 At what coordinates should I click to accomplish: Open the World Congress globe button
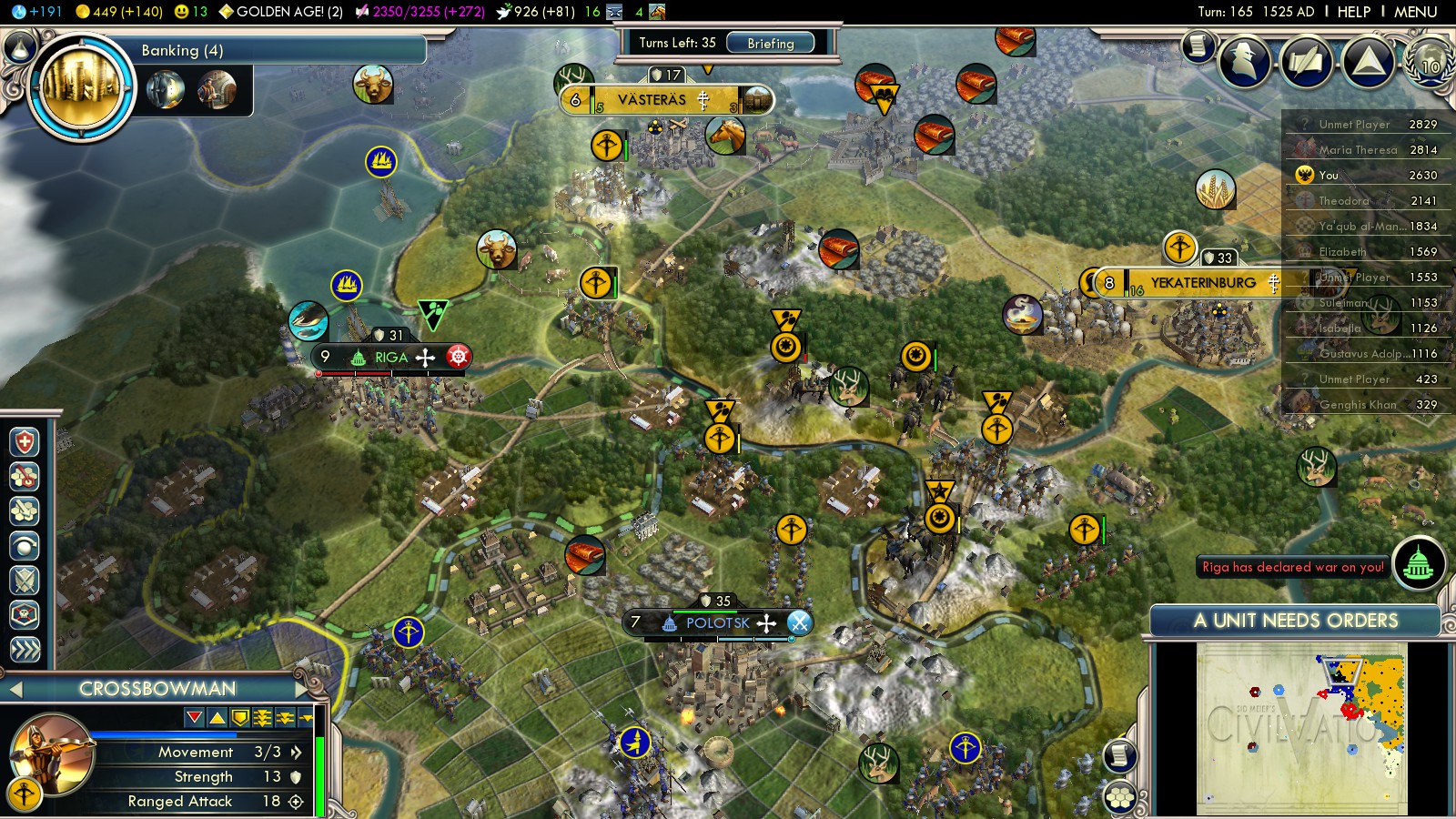point(1429,62)
